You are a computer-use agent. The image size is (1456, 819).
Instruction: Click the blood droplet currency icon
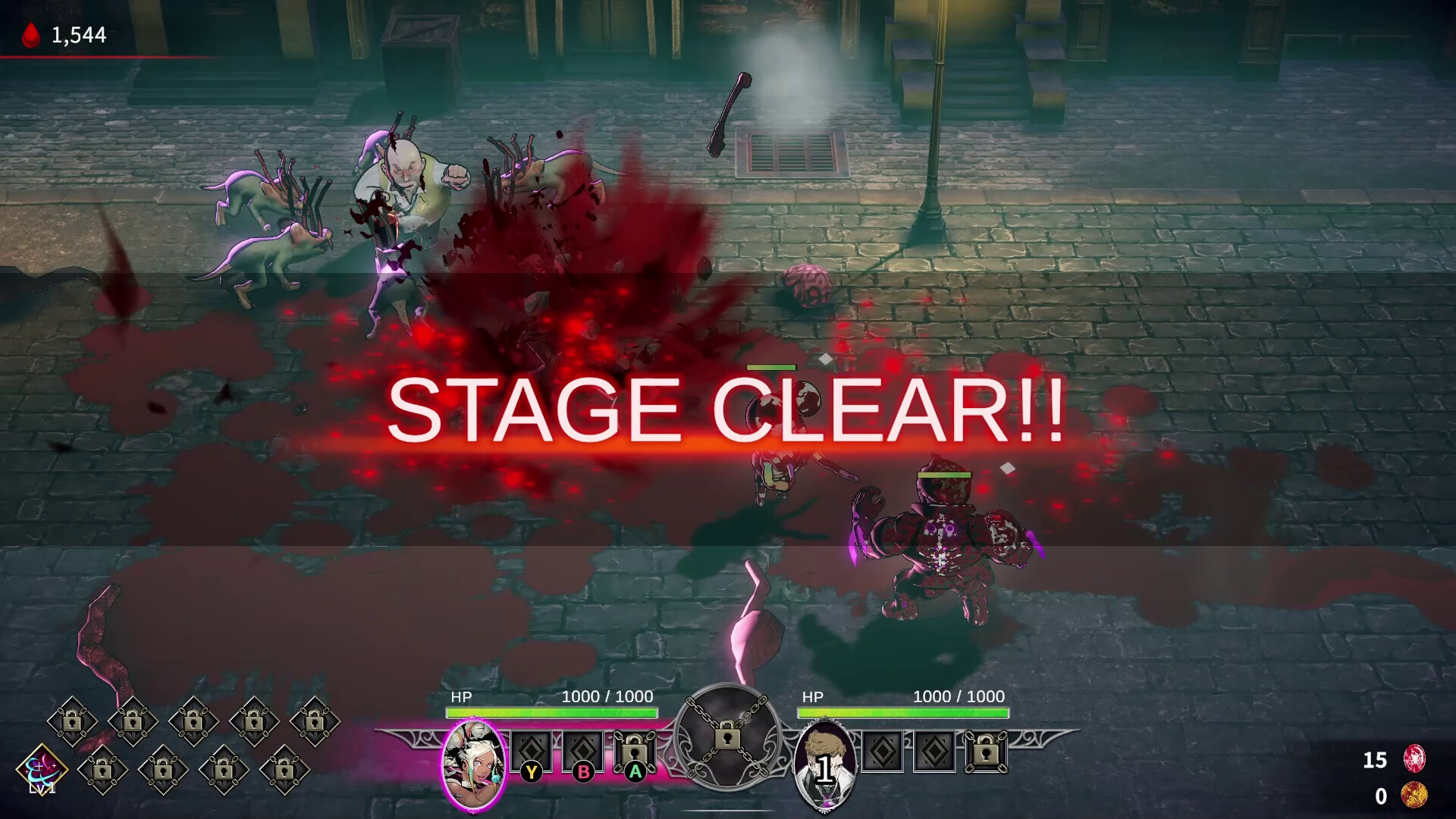click(x=30, y=32)
